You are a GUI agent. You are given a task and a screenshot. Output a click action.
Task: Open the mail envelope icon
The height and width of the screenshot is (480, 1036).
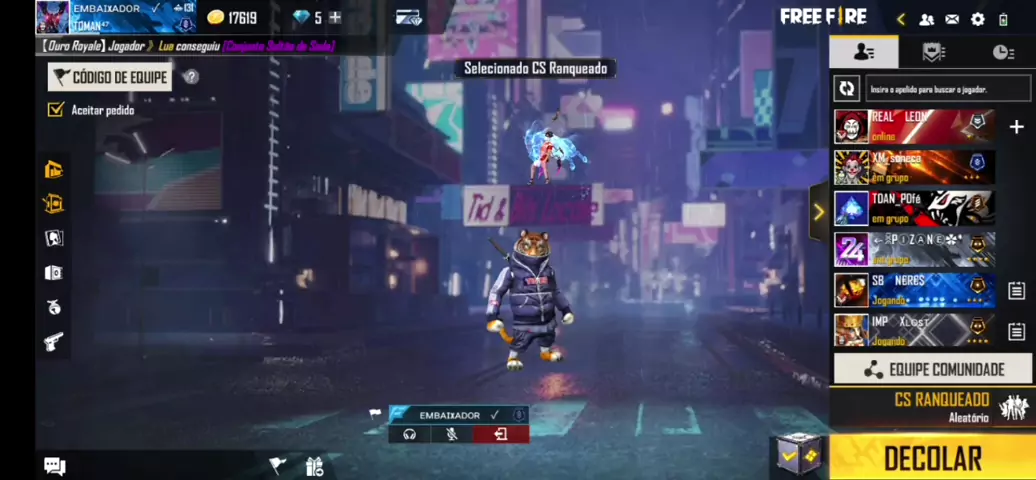click(952, 19)
